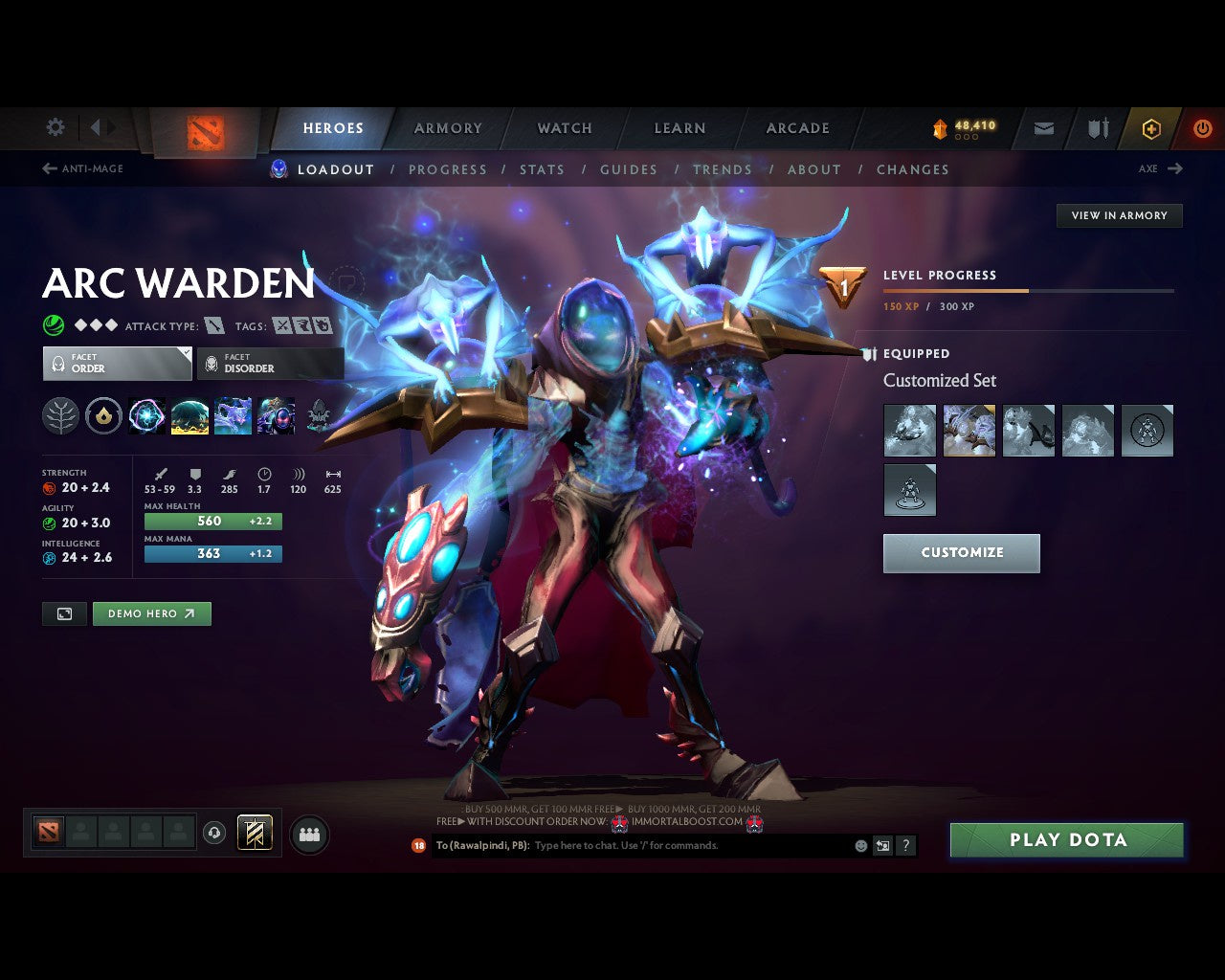Open the GUIDES tab
The width and height of the screenshot is (1225, 980).
[628, 169]
